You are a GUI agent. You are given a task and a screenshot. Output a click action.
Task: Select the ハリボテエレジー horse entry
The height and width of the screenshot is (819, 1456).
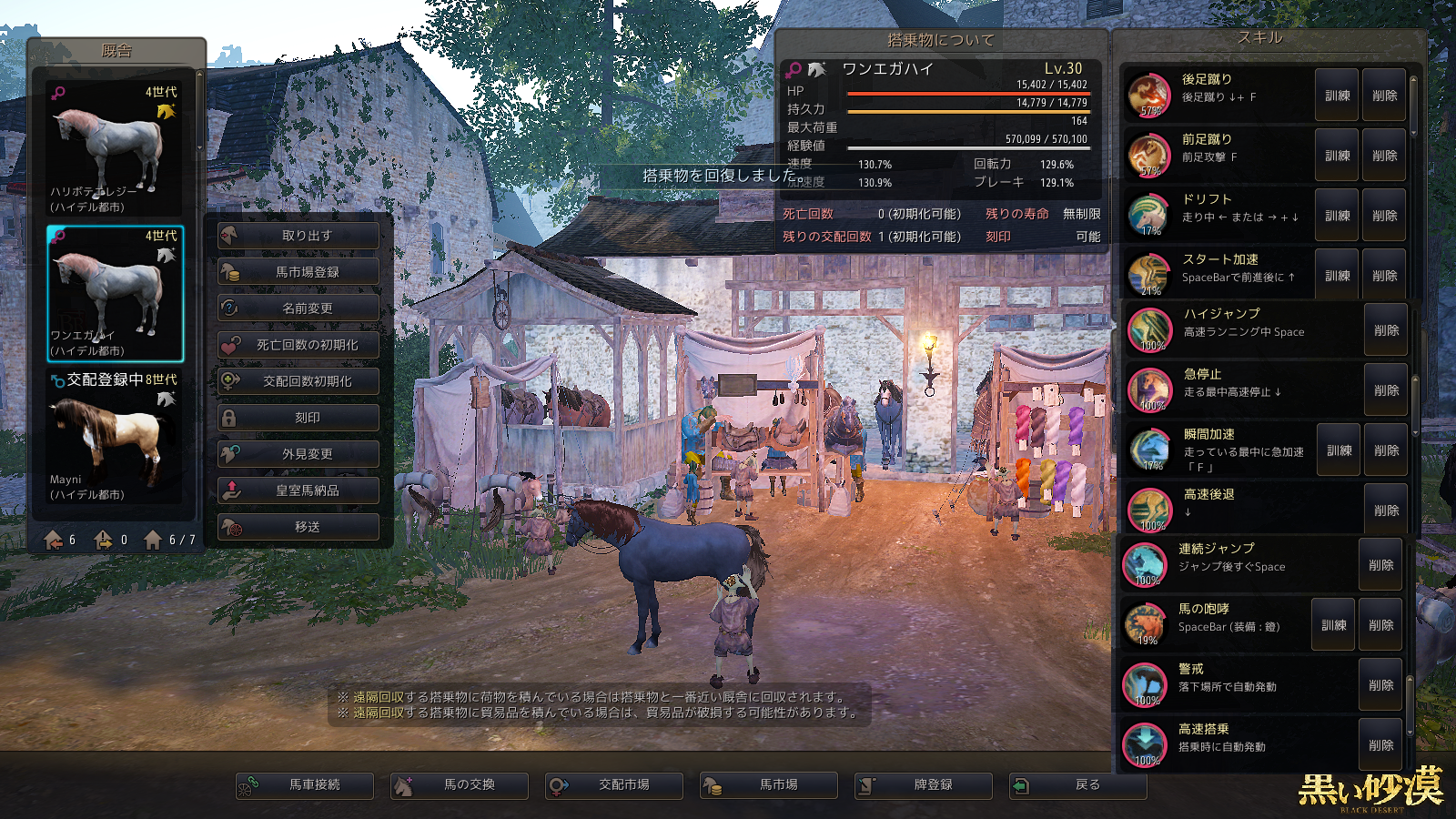click(115, 150)
